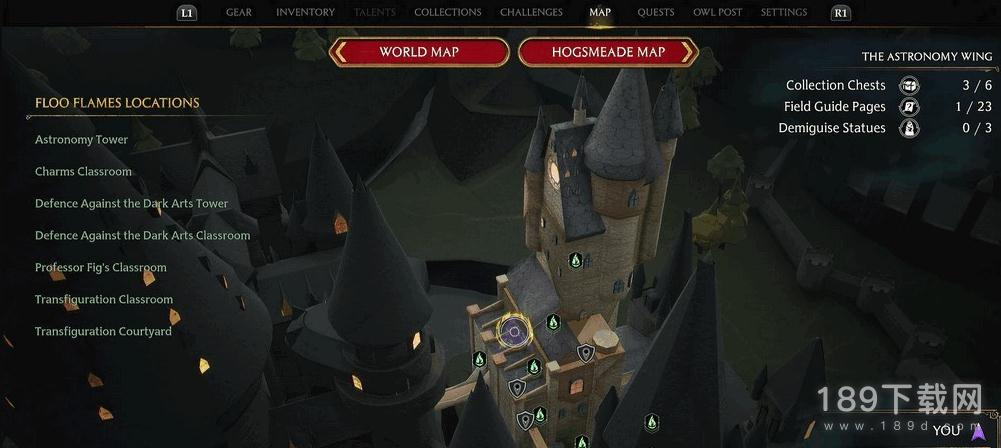1001x448 pixels.
Task: Choose Professor Fig's Classroom entry
Action: coord(101,268)
